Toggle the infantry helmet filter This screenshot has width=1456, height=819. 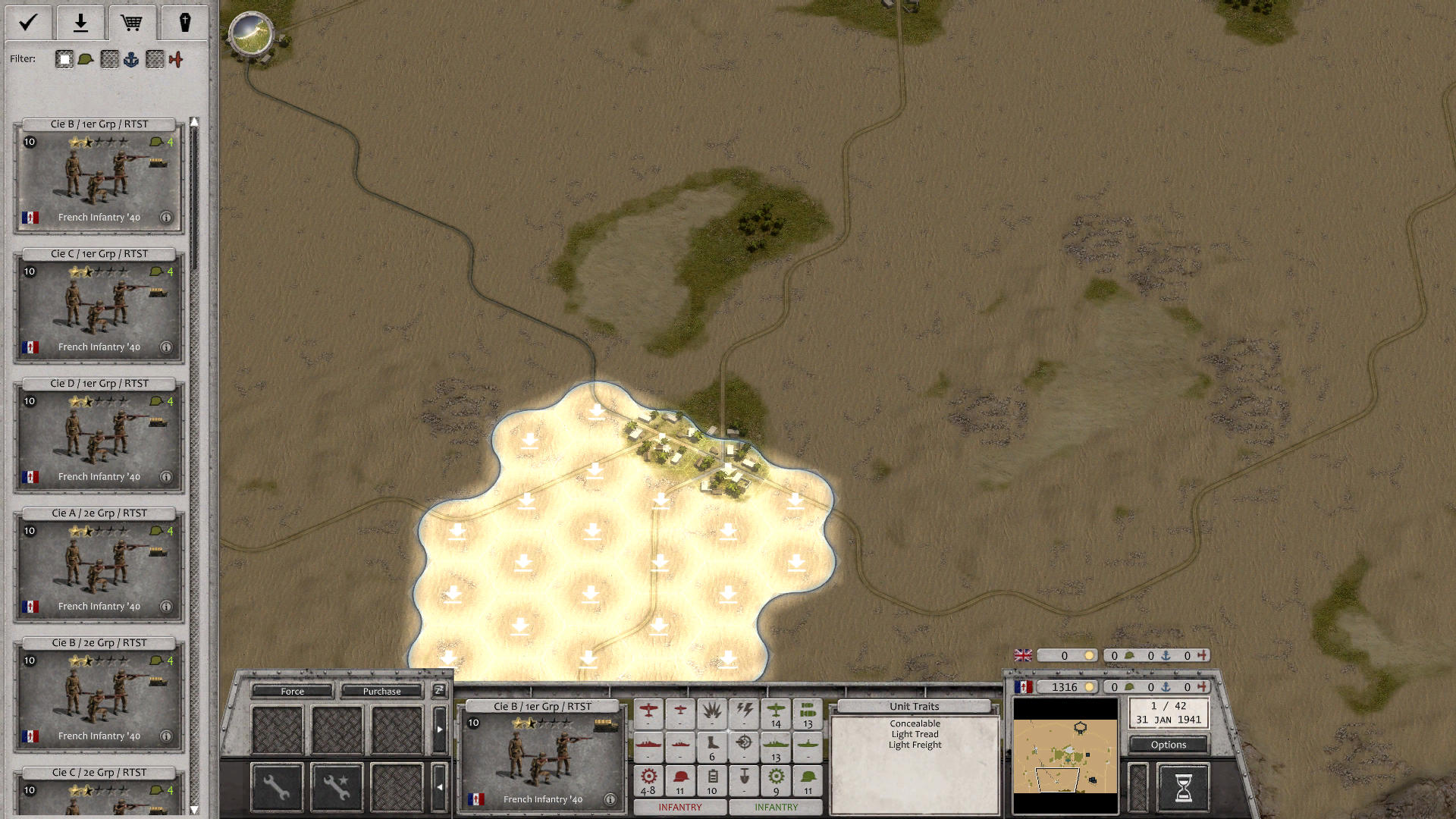(x=83, y=58)
